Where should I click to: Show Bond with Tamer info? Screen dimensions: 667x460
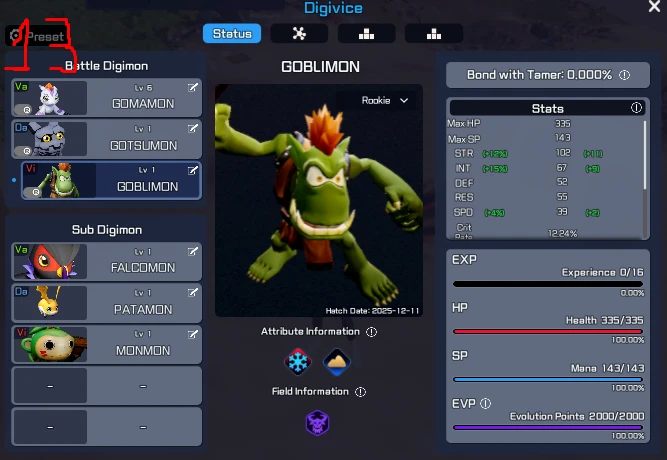coord(624,75)
